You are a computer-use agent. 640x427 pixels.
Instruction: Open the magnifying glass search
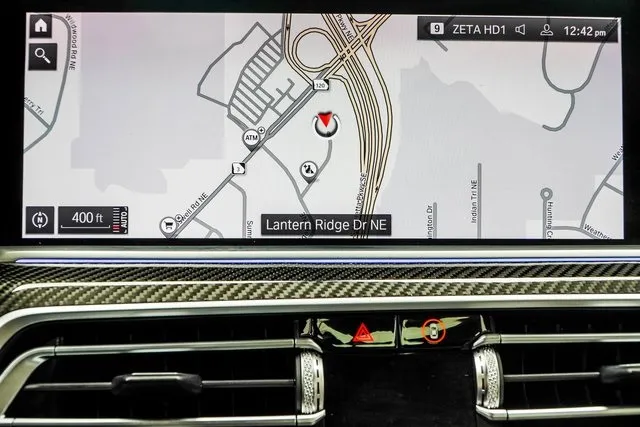click(41, 56)
